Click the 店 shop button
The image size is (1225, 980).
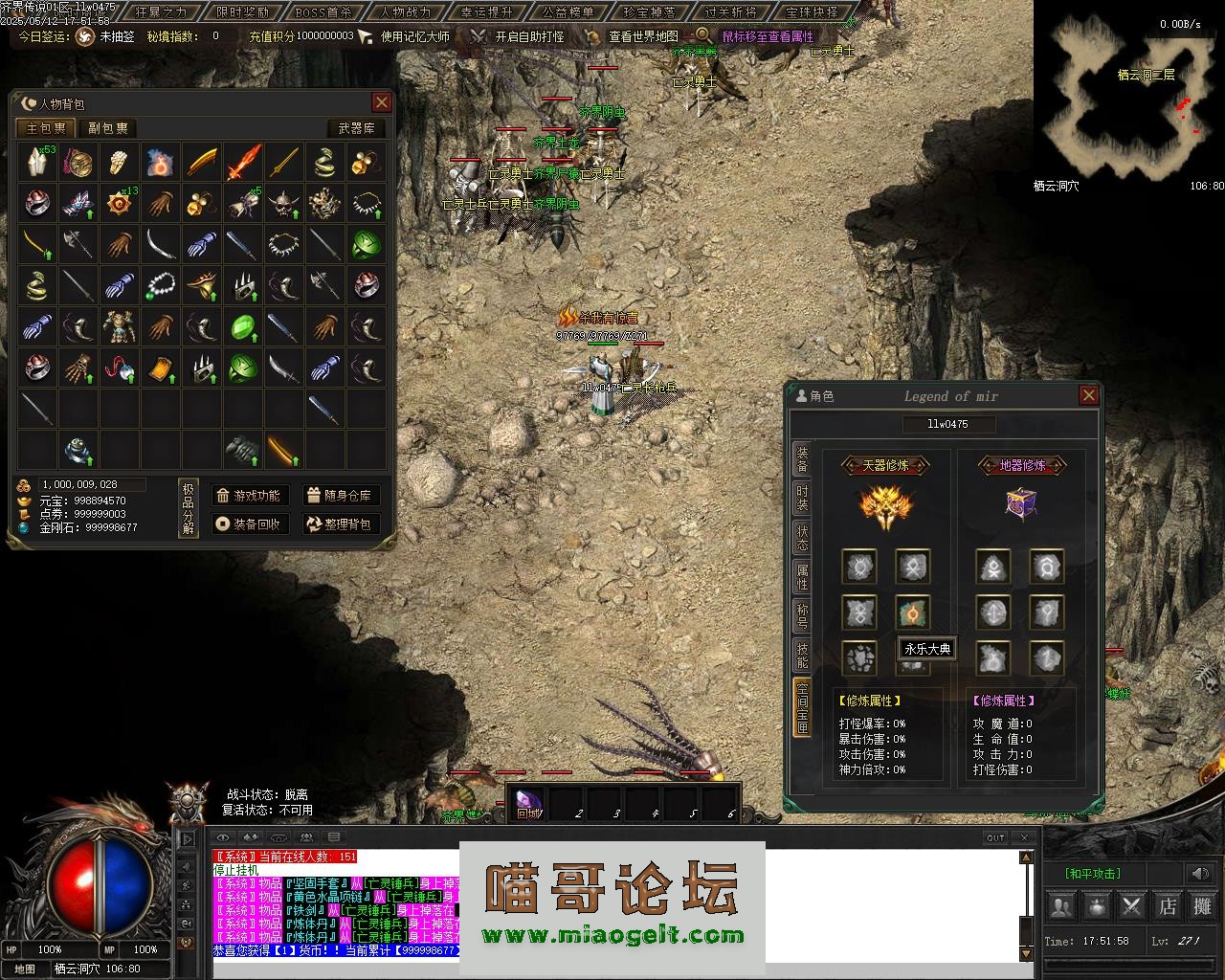1168,905
